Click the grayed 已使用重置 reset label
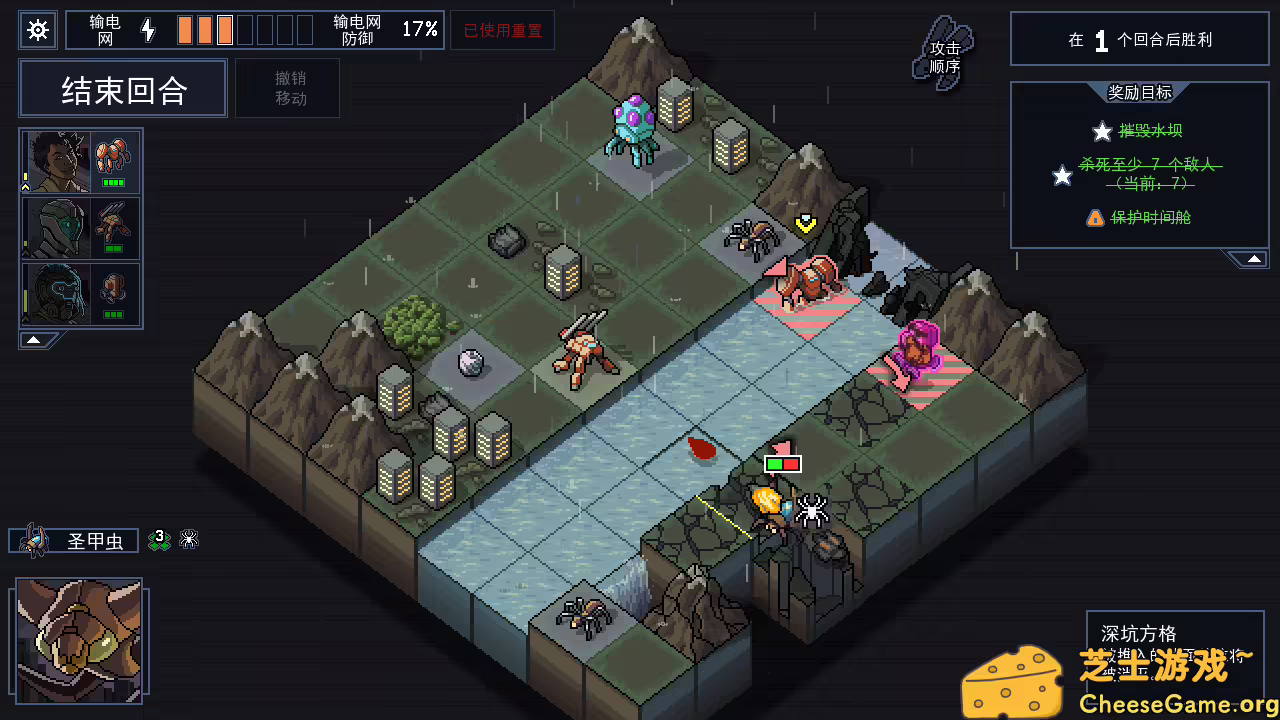Viewport: 1280px width, 720px height. click(503, 30)
